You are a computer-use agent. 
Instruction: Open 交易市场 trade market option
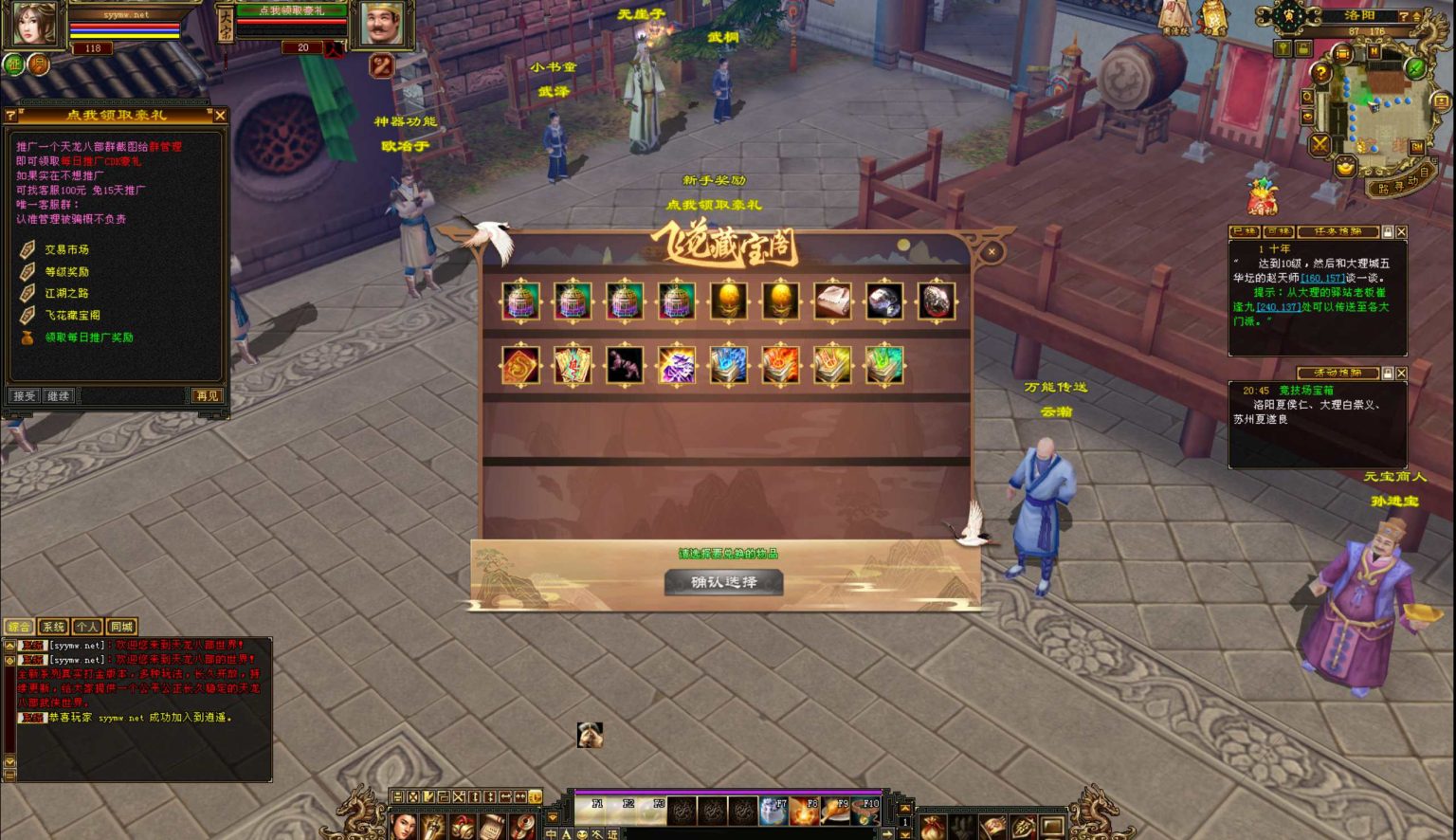66,249
